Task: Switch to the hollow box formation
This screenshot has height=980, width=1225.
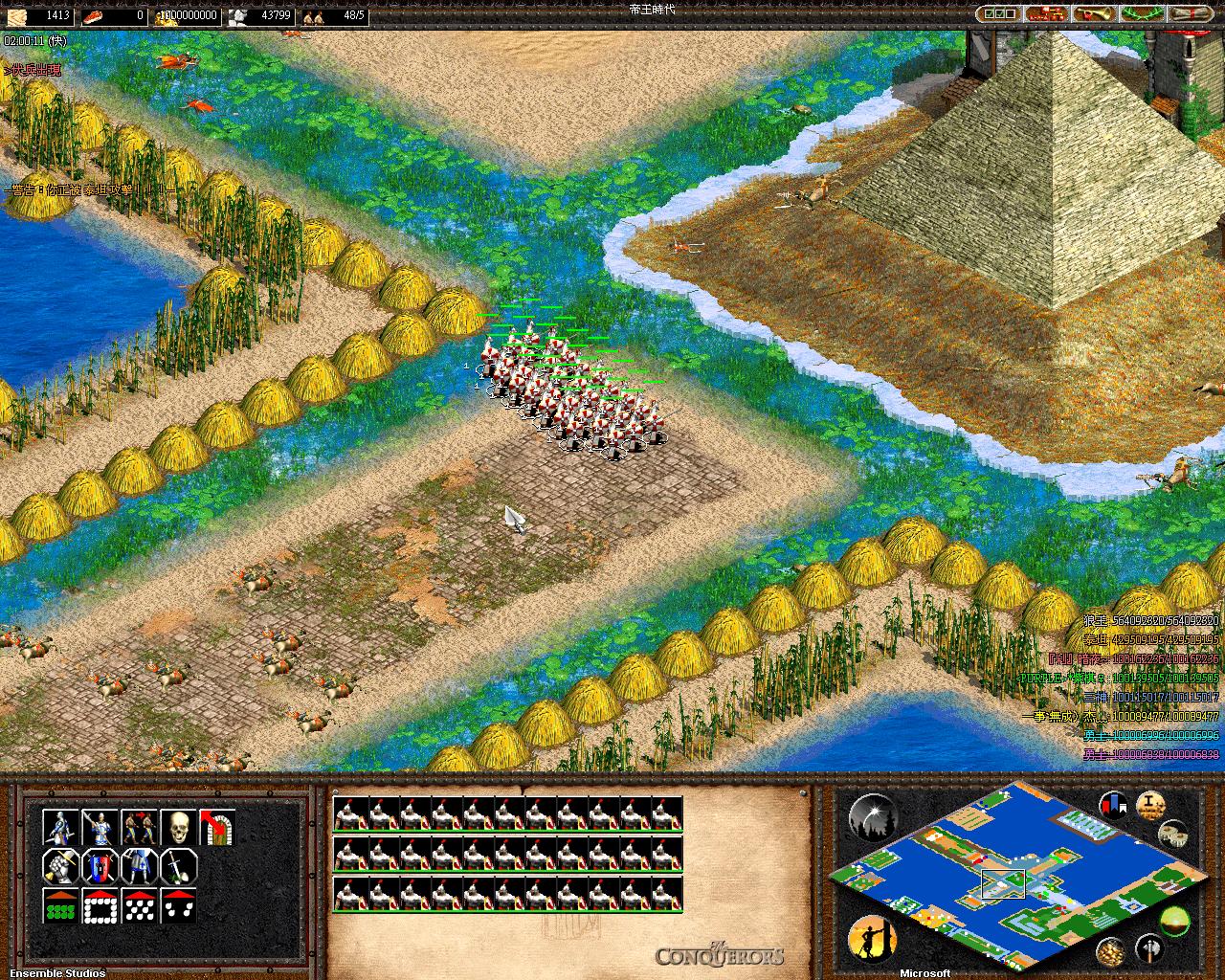Action: (100, 905)
